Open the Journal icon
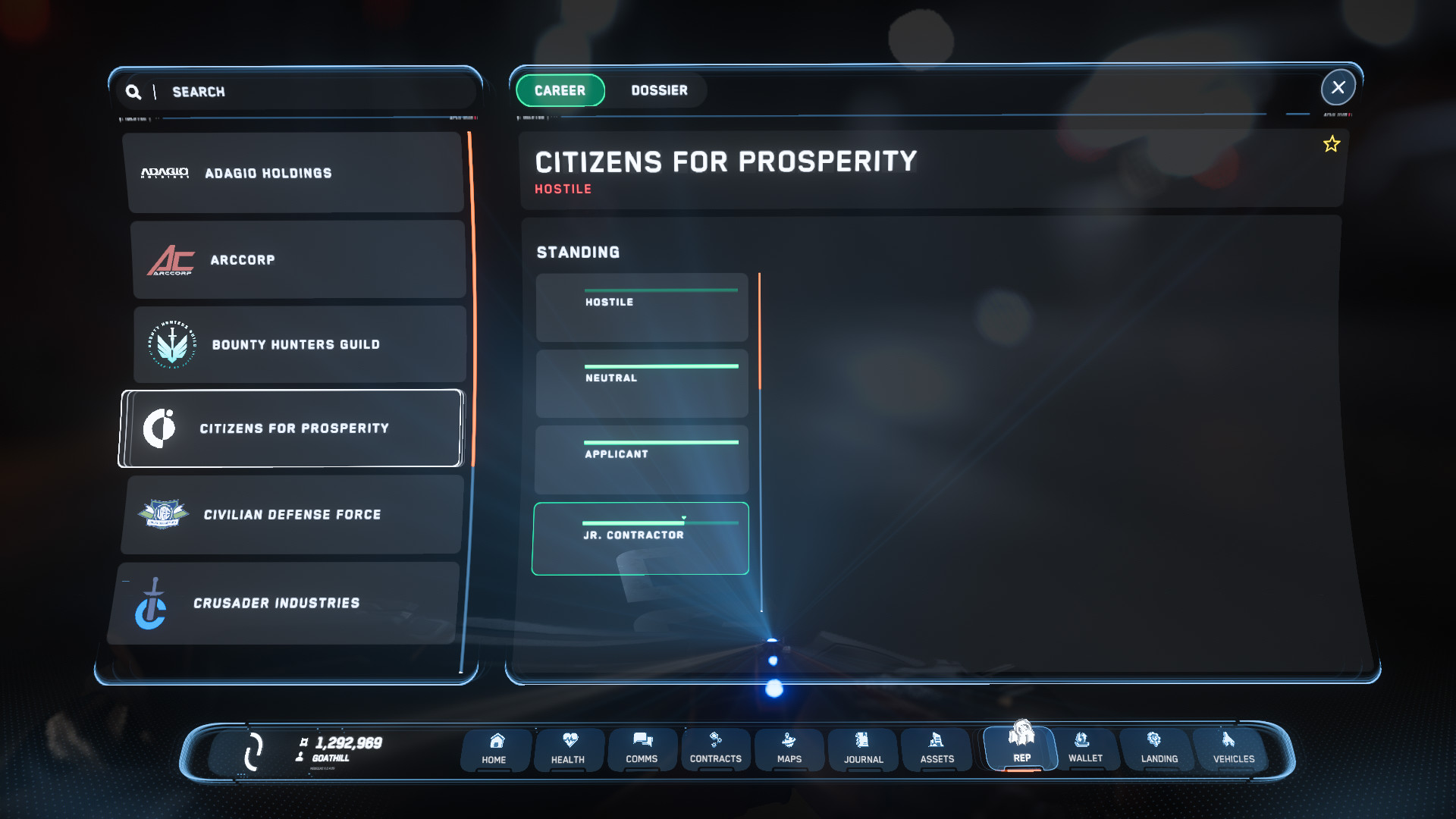 [x=862, y=749]
